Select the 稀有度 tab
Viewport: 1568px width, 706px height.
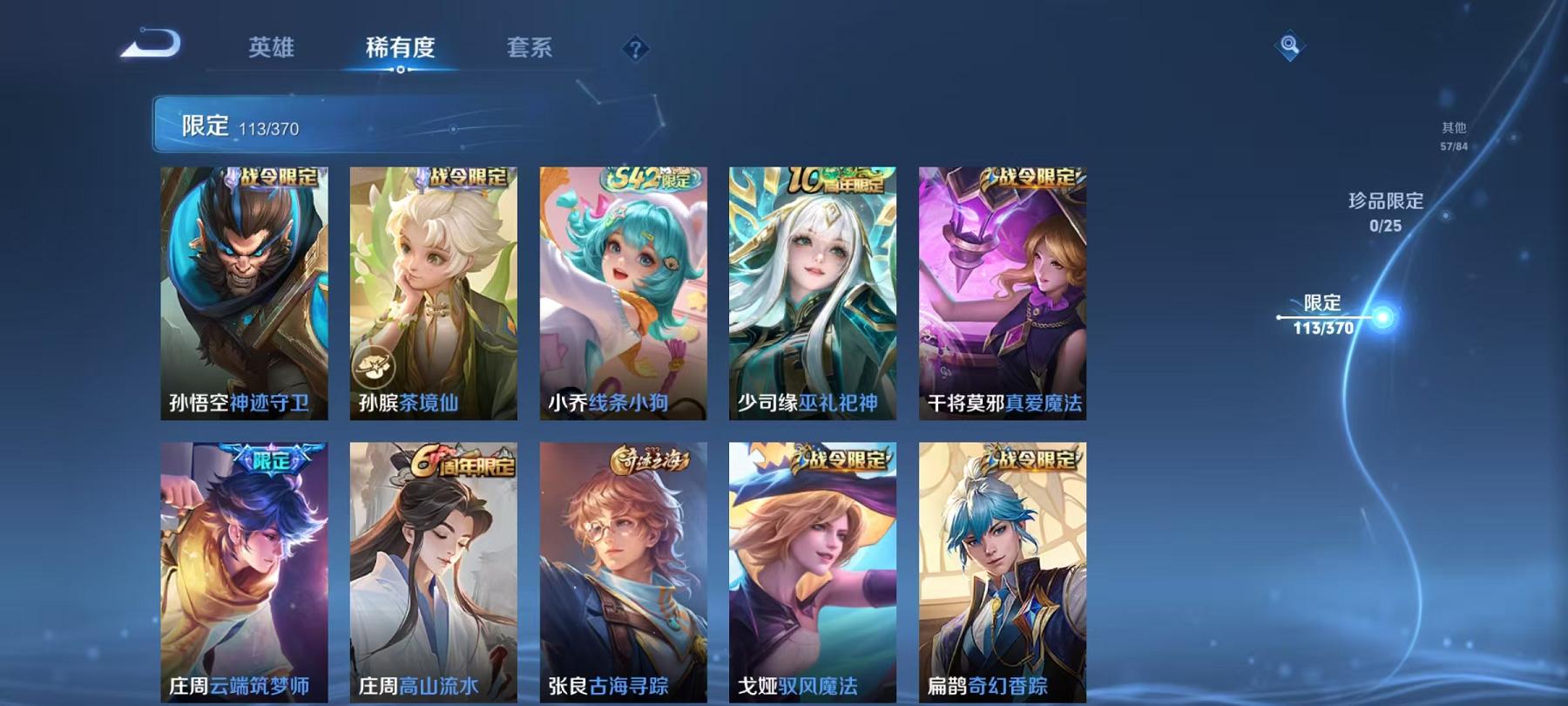click(x=402, y=50)
